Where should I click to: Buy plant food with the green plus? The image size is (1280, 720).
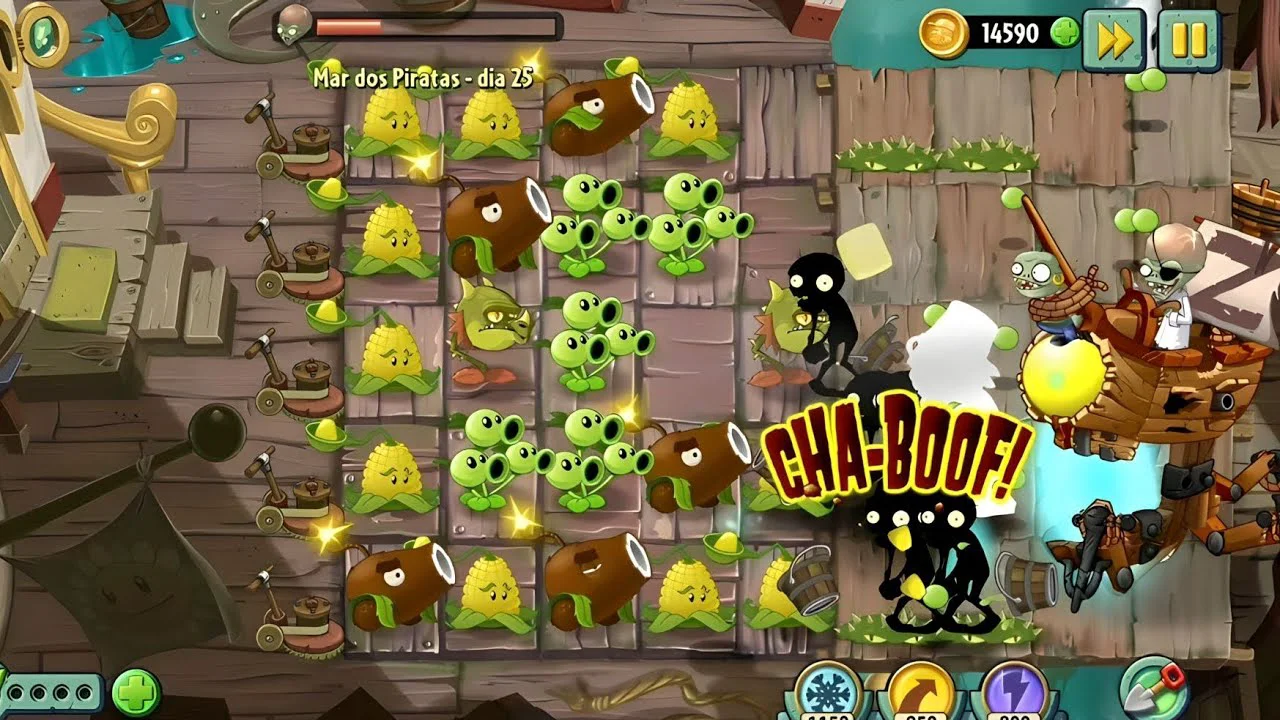(136, 692)
